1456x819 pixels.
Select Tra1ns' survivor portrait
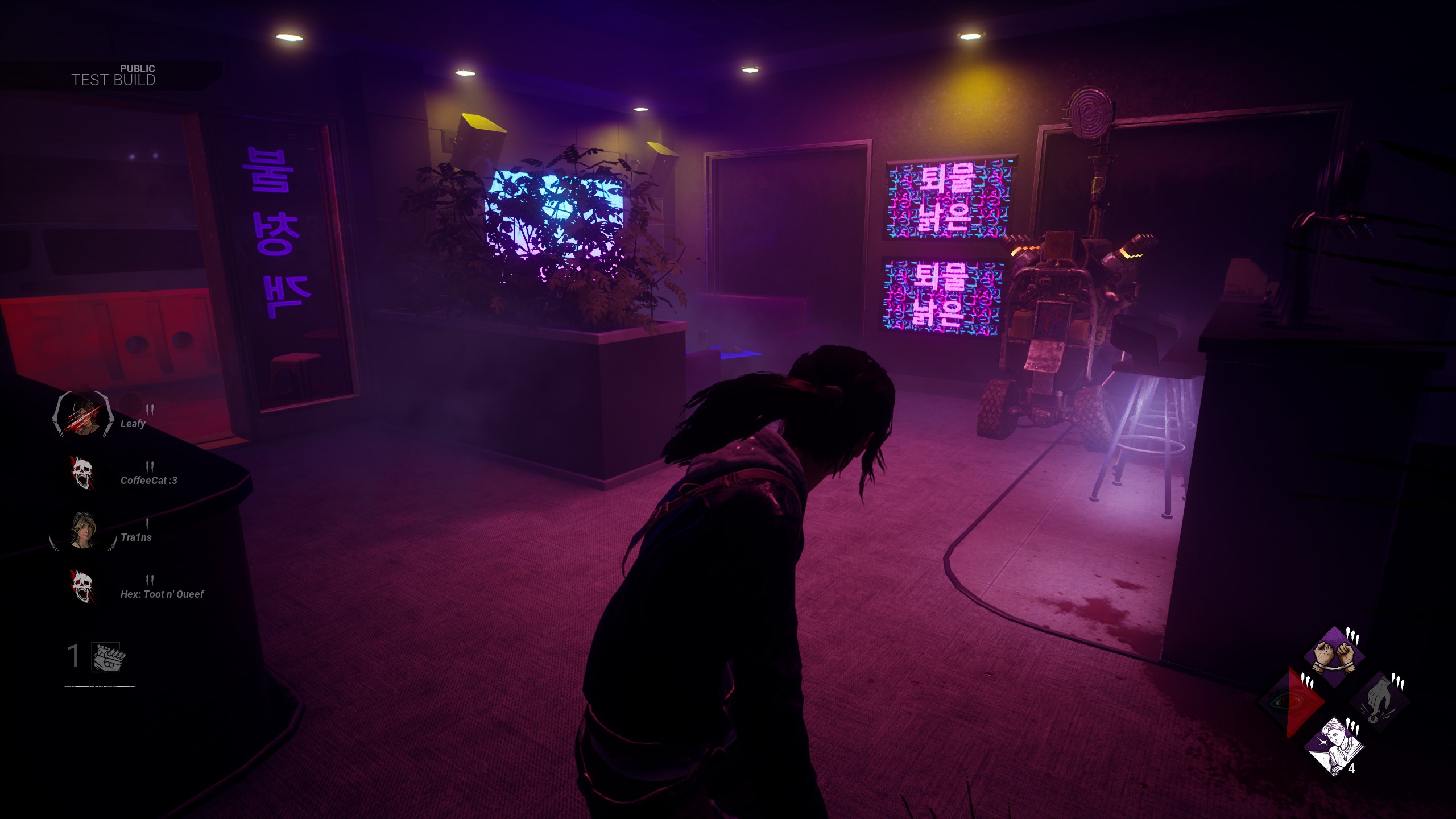(x=83, y=530)
